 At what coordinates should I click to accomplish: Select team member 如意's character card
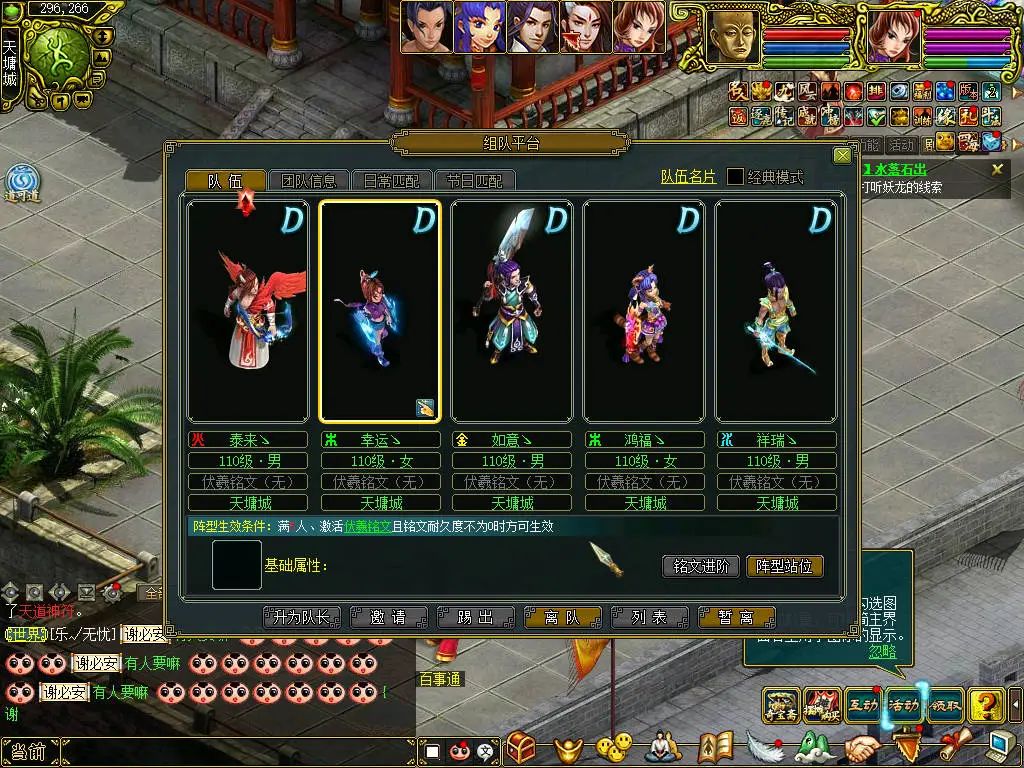pyautogui.click(x=511, y=311)
